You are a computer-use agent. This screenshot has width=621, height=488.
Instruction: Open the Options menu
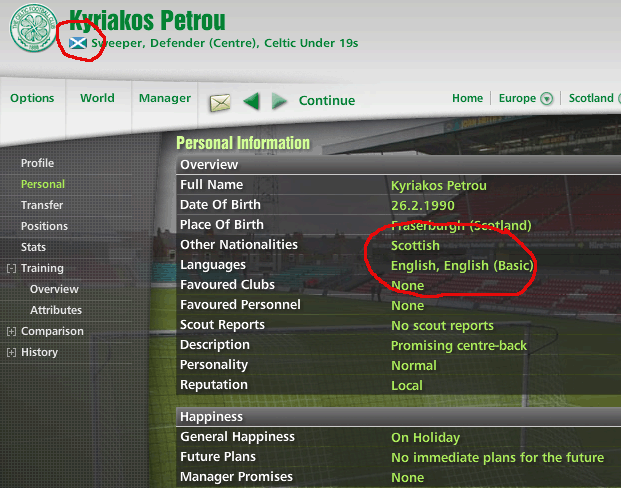coord(32,98)
